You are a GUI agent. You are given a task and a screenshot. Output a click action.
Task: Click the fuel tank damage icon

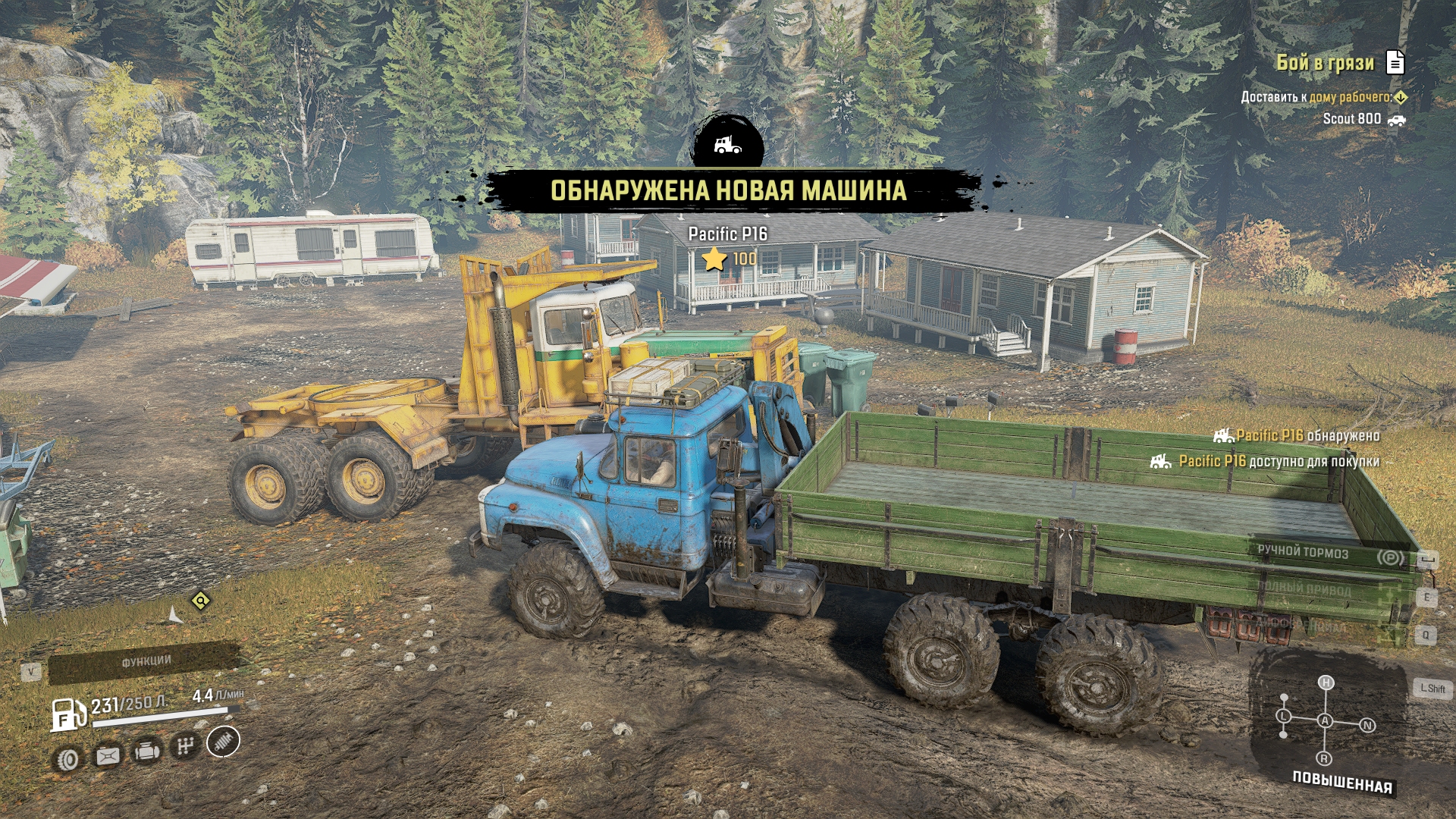tap(107, 755)
